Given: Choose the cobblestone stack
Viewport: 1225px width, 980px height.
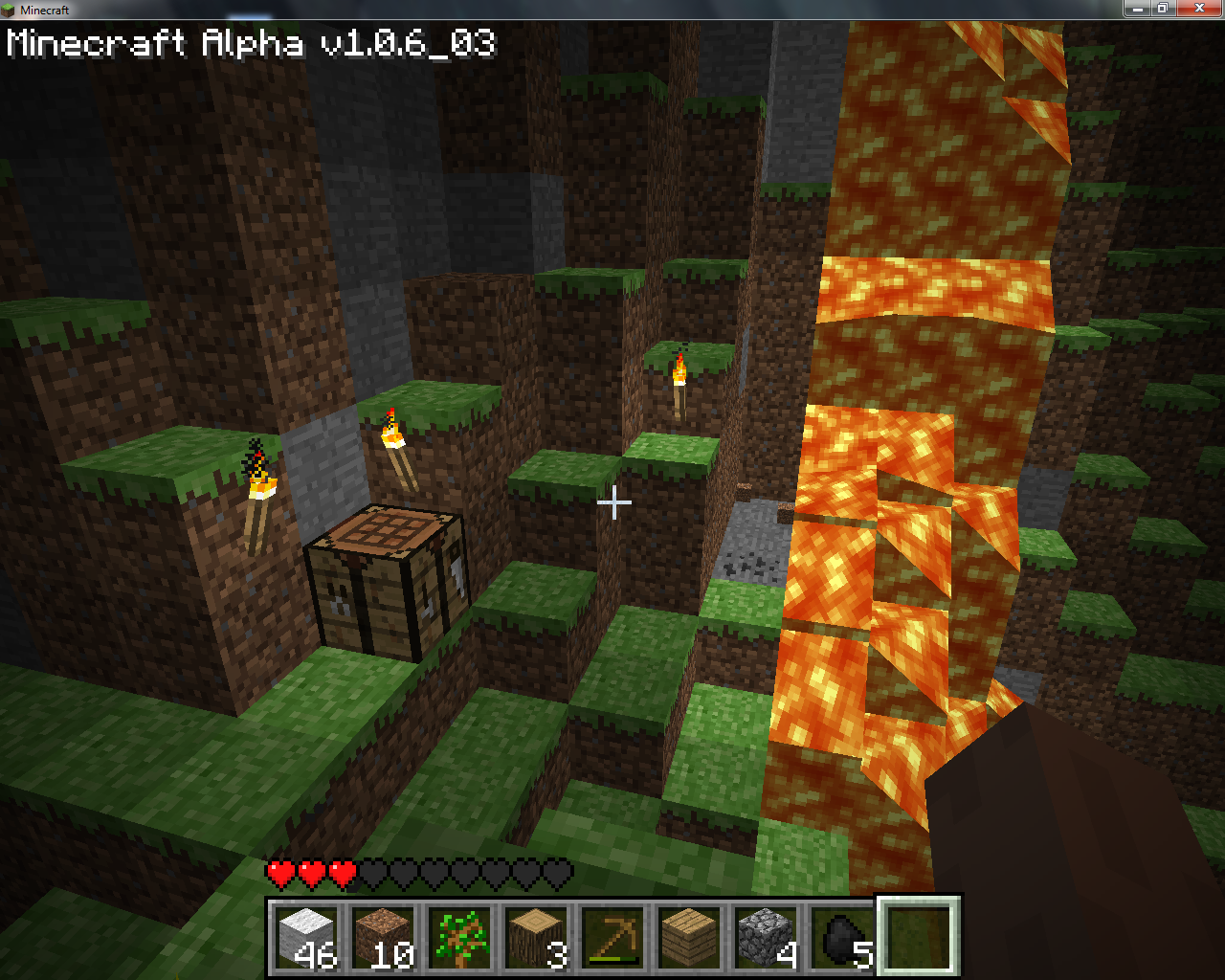Looking at the screenshot, I should [766, 937].
